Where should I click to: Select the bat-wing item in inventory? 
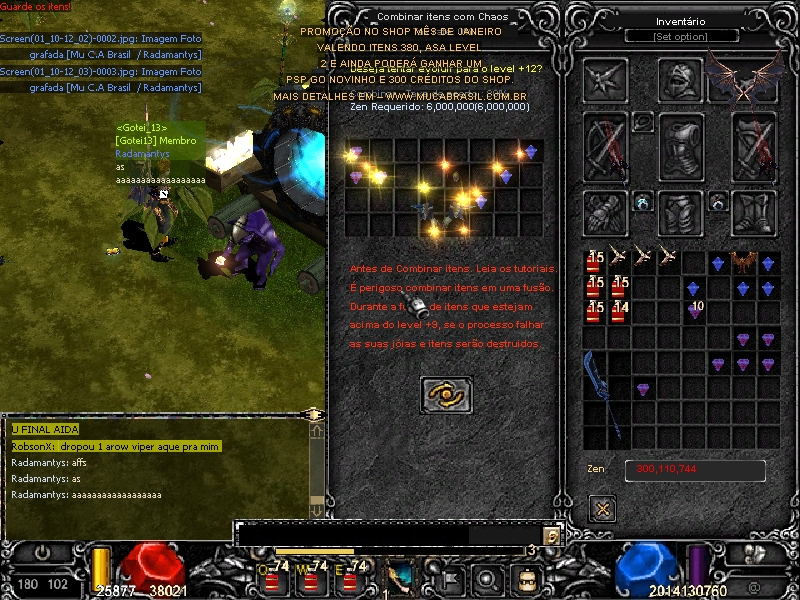point(743,262)
